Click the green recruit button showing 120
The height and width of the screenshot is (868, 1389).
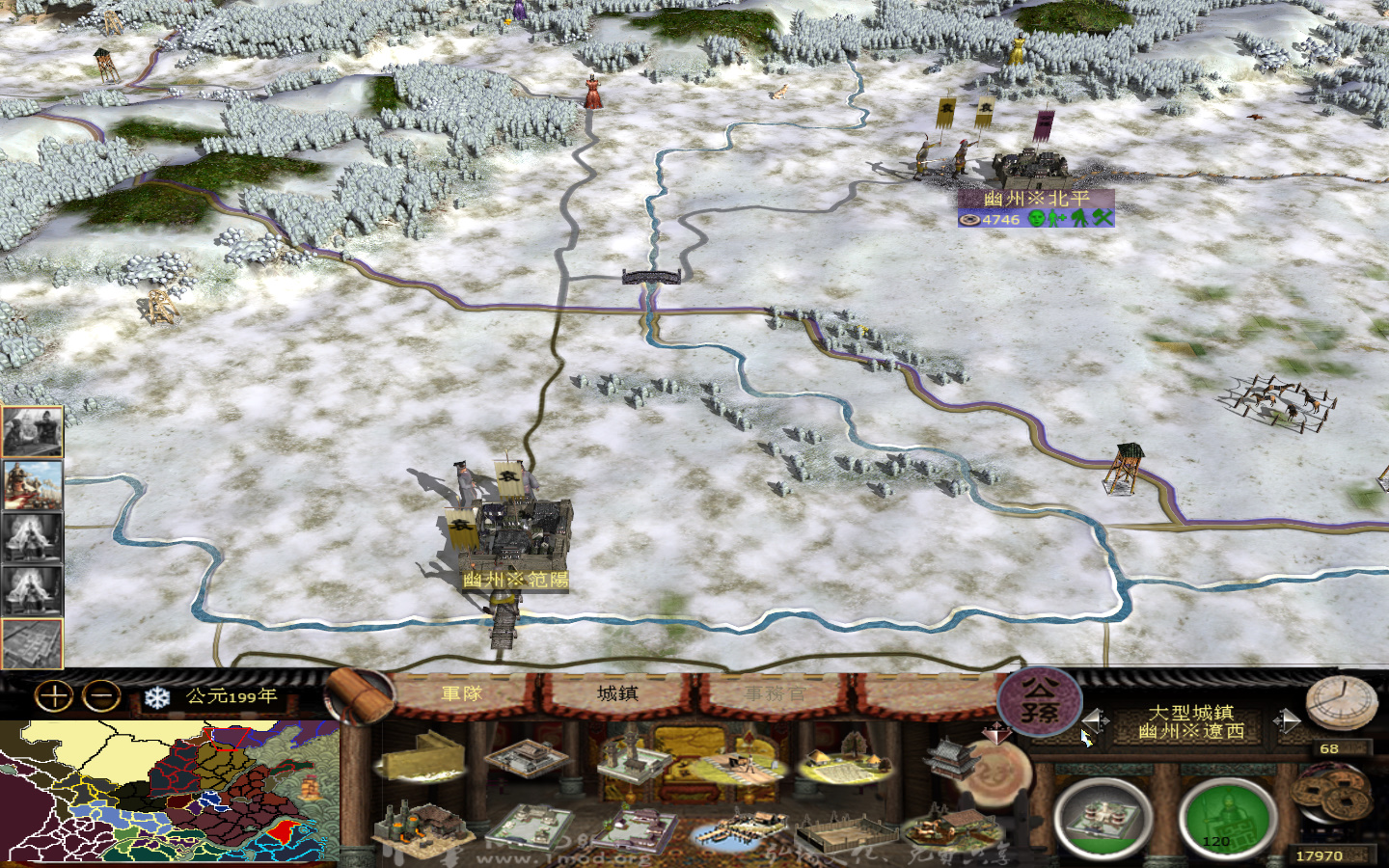click(x=1225, y=816)
